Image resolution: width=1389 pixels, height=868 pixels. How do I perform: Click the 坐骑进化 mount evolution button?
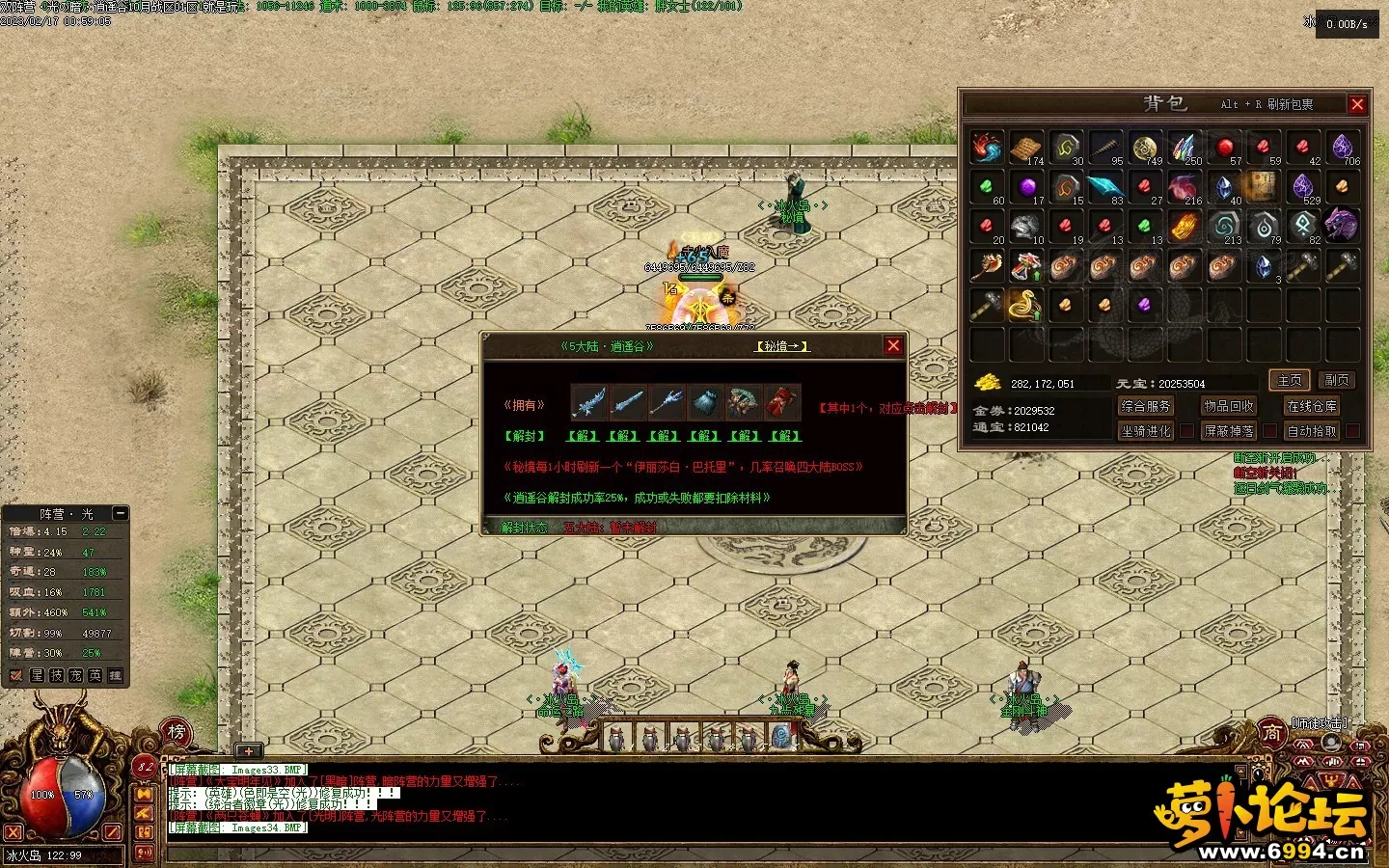coord(1146,431)
